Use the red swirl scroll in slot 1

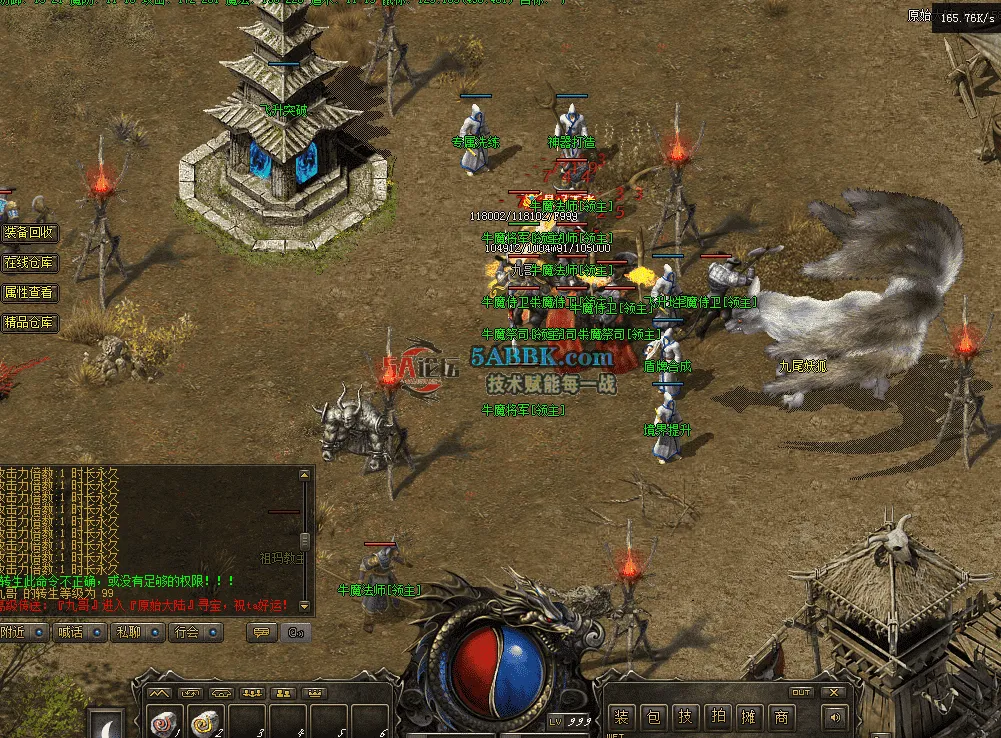163,722
